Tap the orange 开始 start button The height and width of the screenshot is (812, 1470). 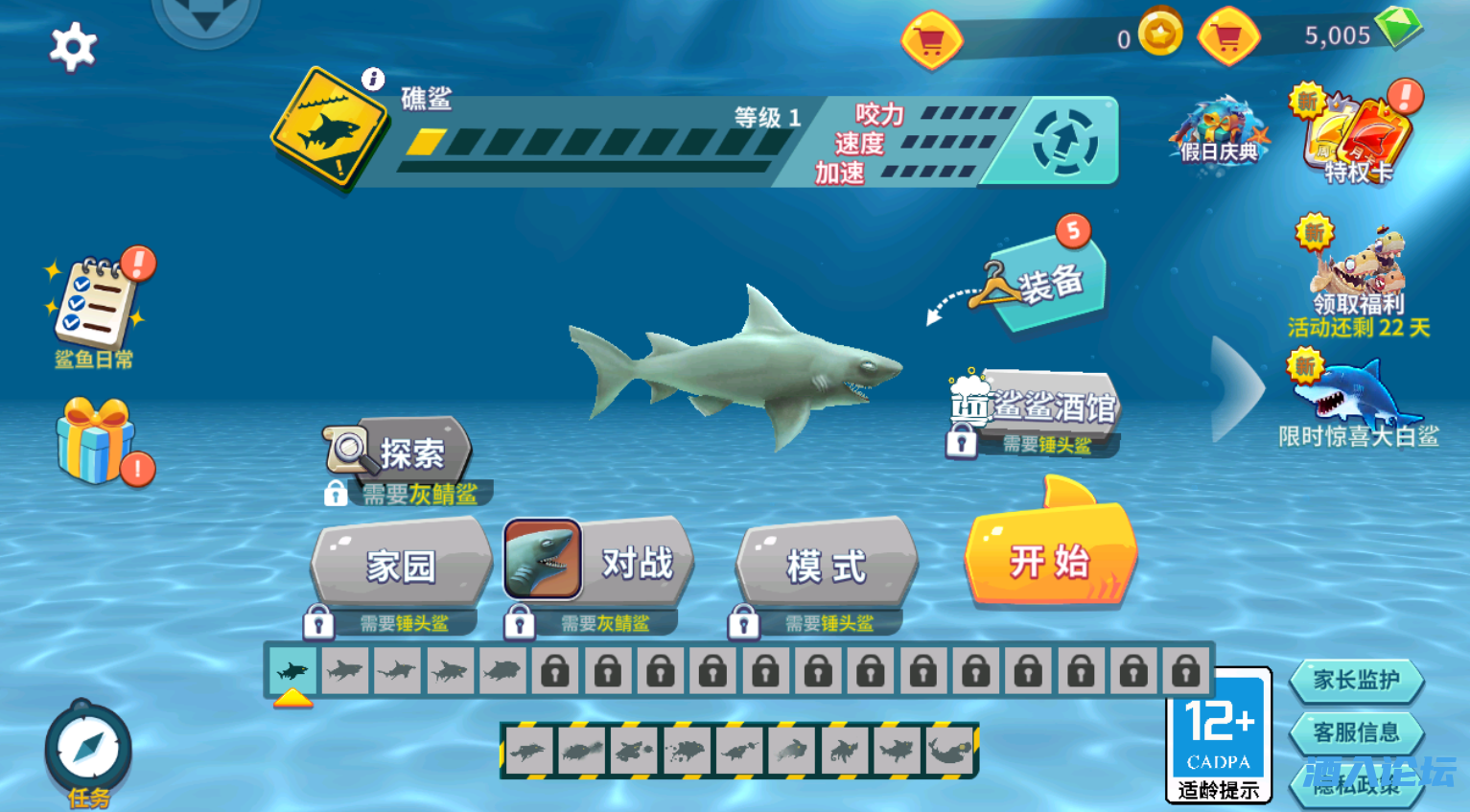1051,559
